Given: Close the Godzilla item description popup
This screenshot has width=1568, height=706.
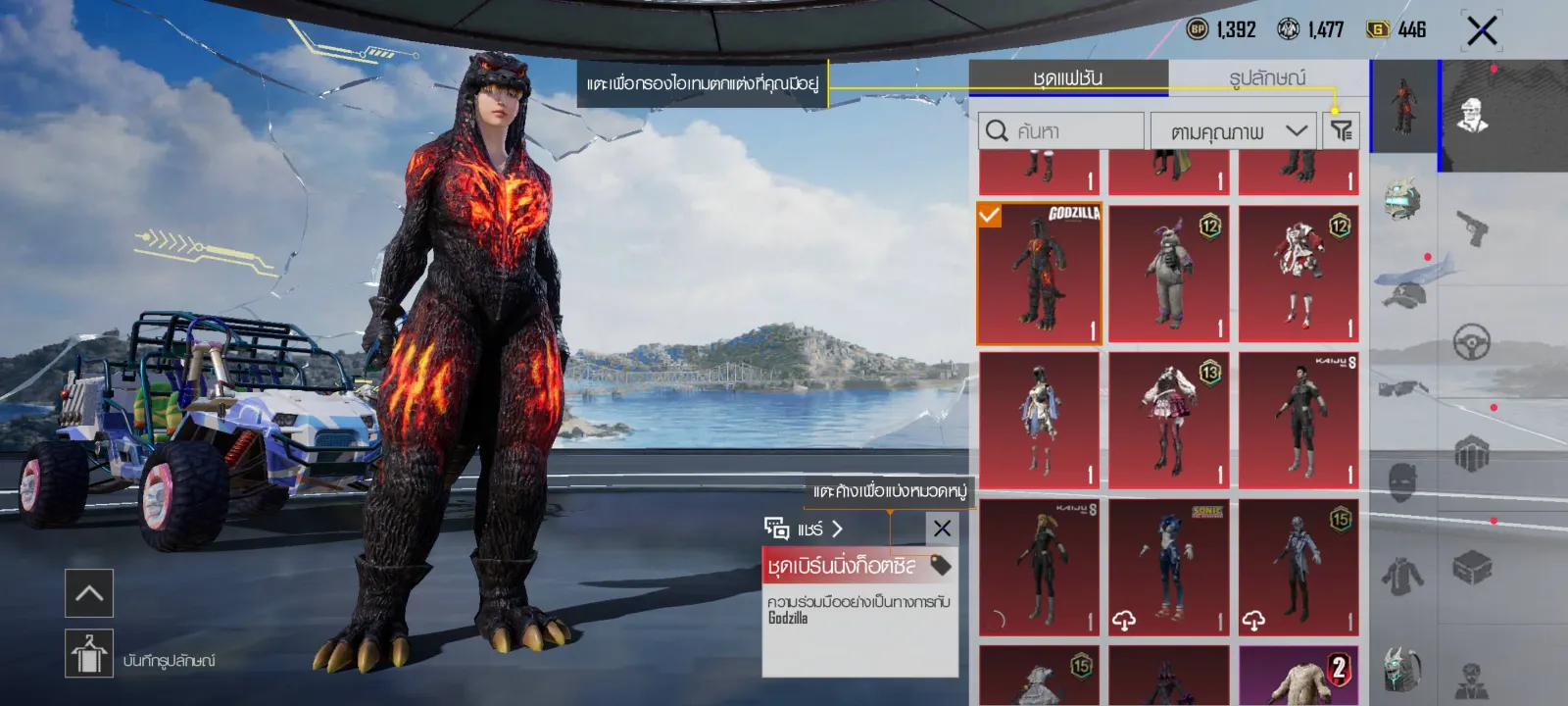Looking at the screenshot, I should pyautogui.click(x=942, y=529).
